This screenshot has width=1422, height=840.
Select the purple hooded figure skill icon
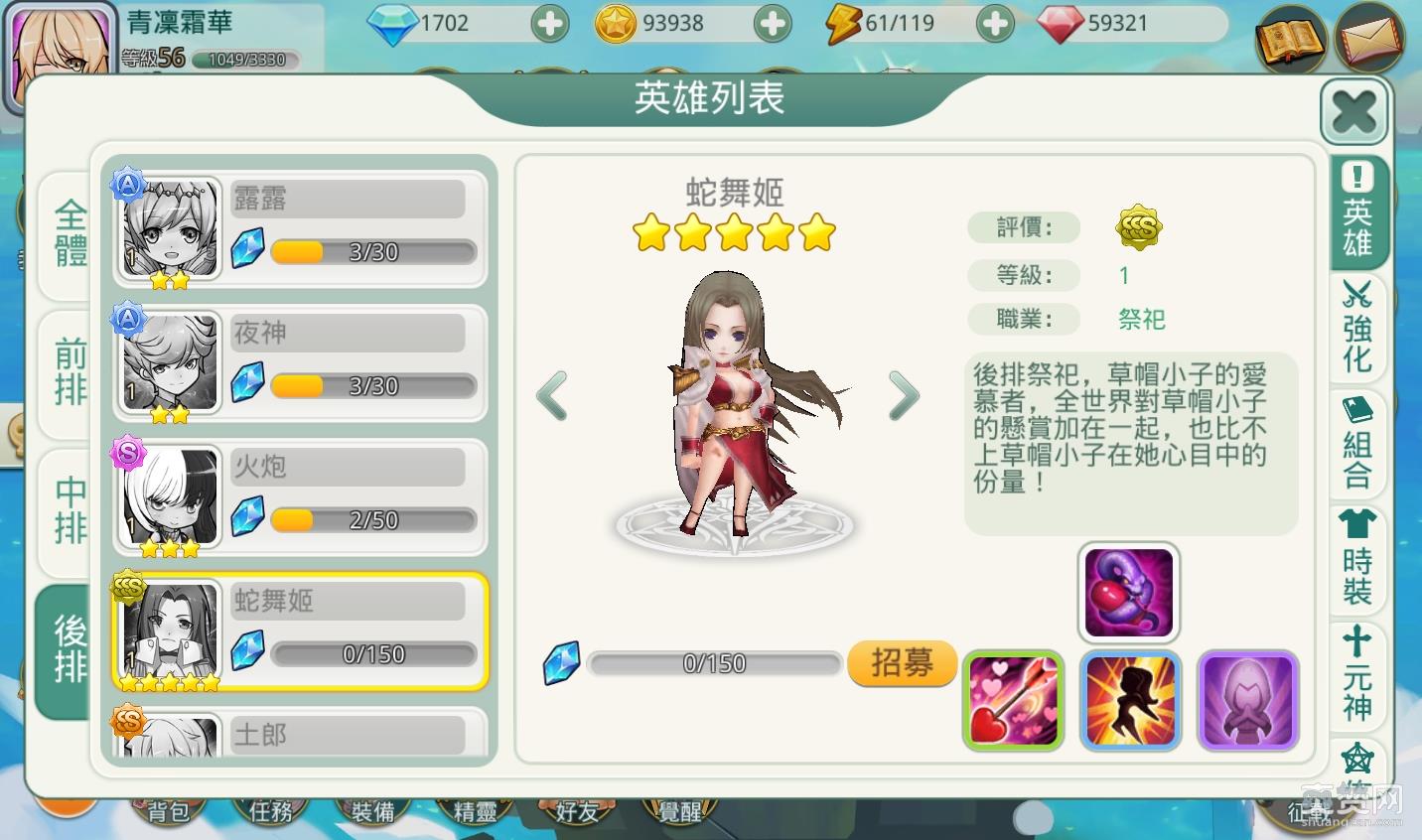[x=1248, y=699]
